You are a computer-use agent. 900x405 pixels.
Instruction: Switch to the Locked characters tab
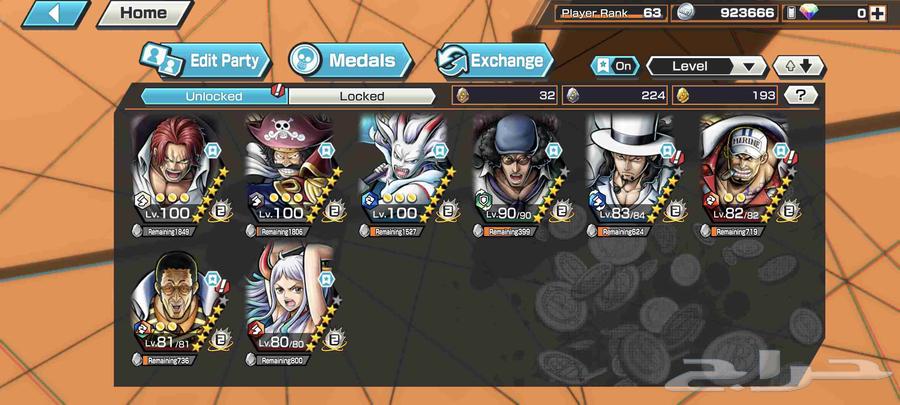pyautogui.click(x=361, y=96)
